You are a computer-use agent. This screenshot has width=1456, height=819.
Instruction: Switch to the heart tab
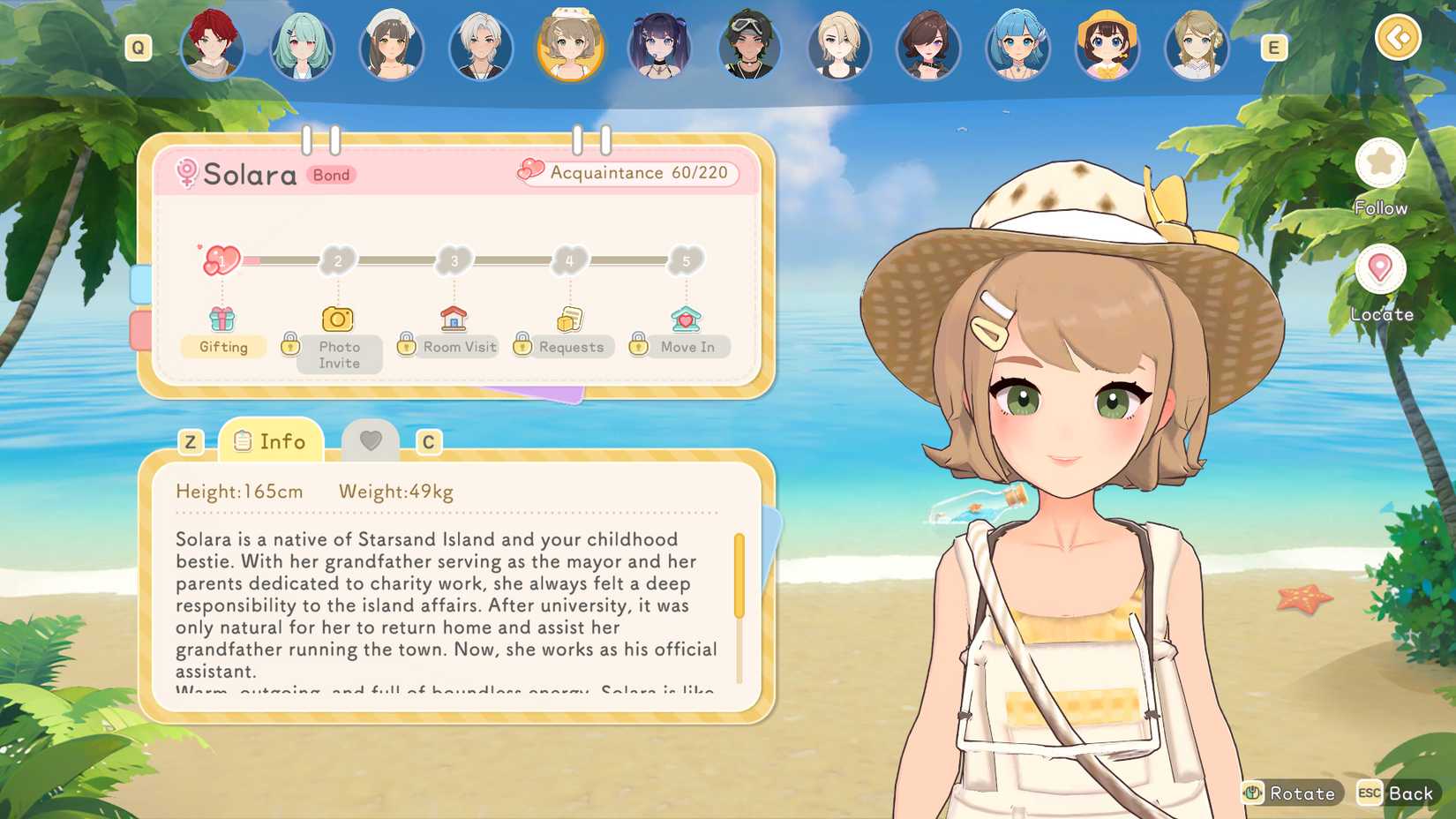point(372,440)
